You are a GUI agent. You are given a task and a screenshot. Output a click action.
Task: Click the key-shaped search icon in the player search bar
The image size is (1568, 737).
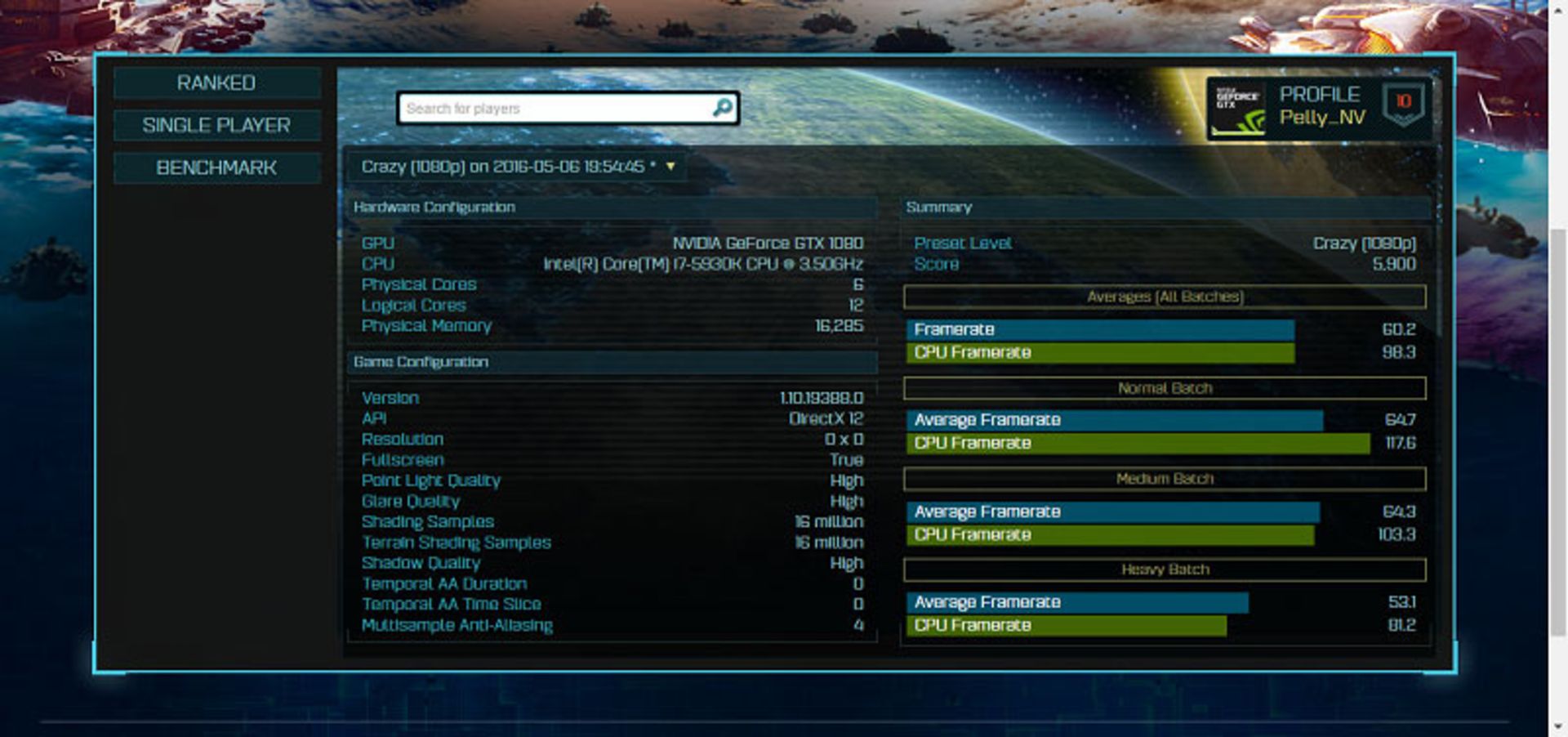(x=722, y=106)
